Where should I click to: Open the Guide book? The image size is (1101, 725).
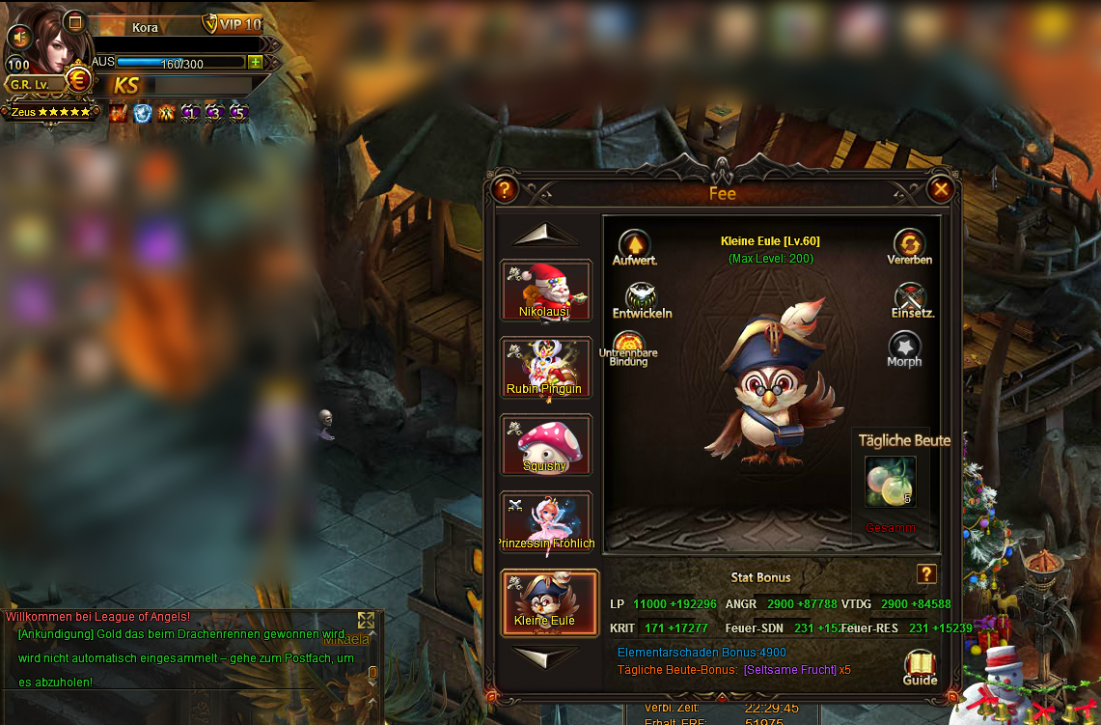pos(920,665)
